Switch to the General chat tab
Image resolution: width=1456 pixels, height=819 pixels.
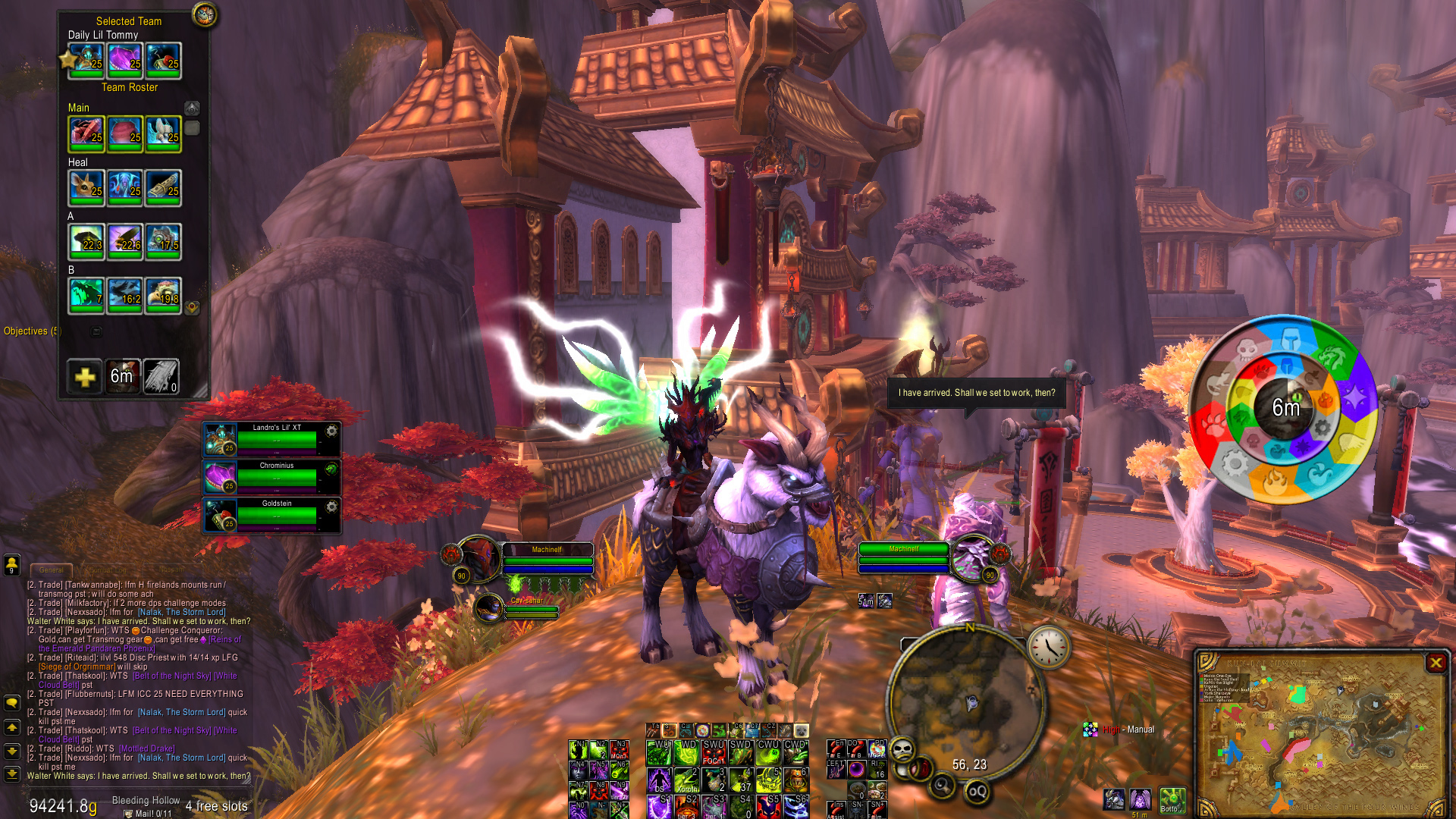[52, 570]
